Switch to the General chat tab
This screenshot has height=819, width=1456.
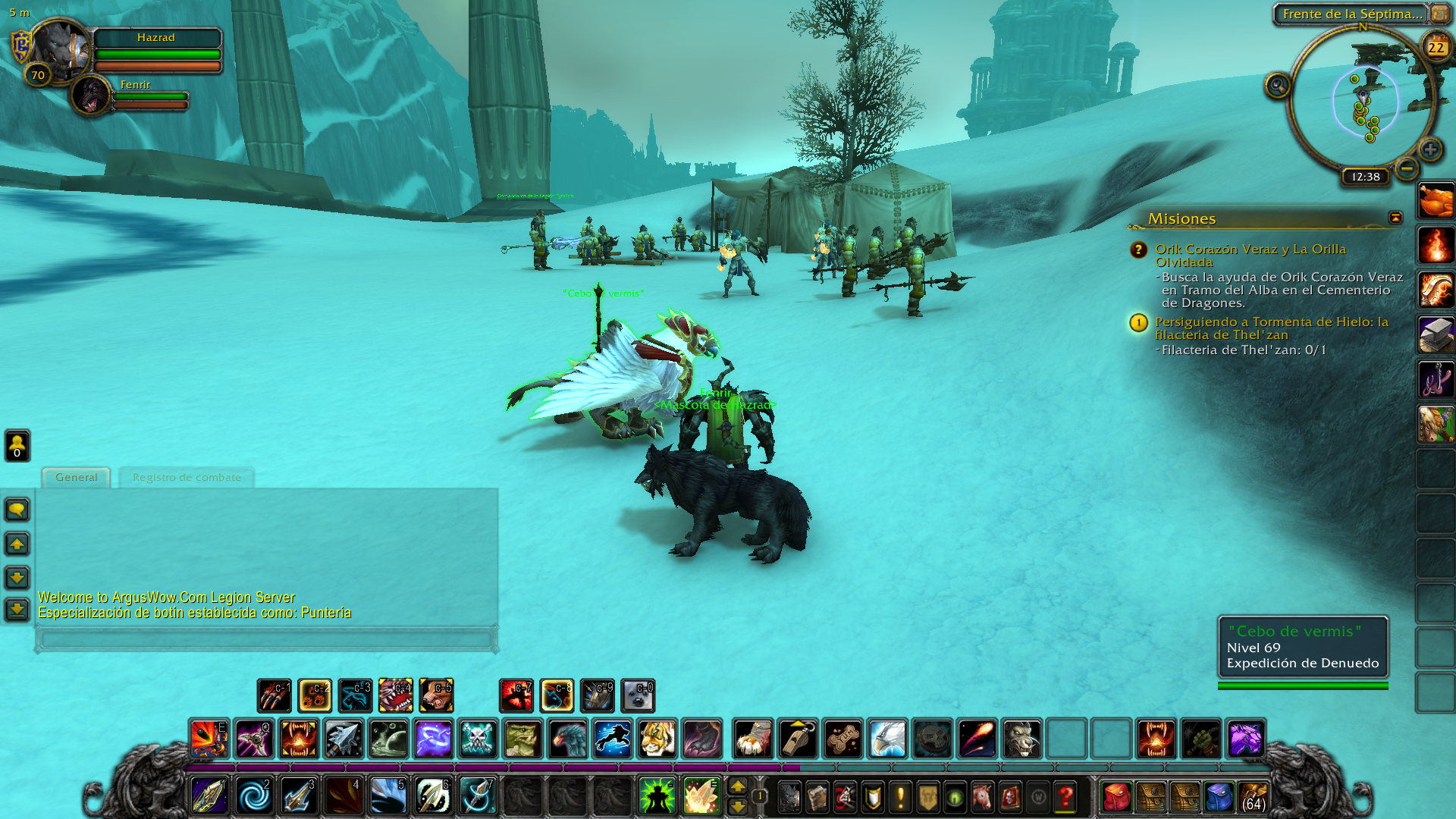pos(76,477)
